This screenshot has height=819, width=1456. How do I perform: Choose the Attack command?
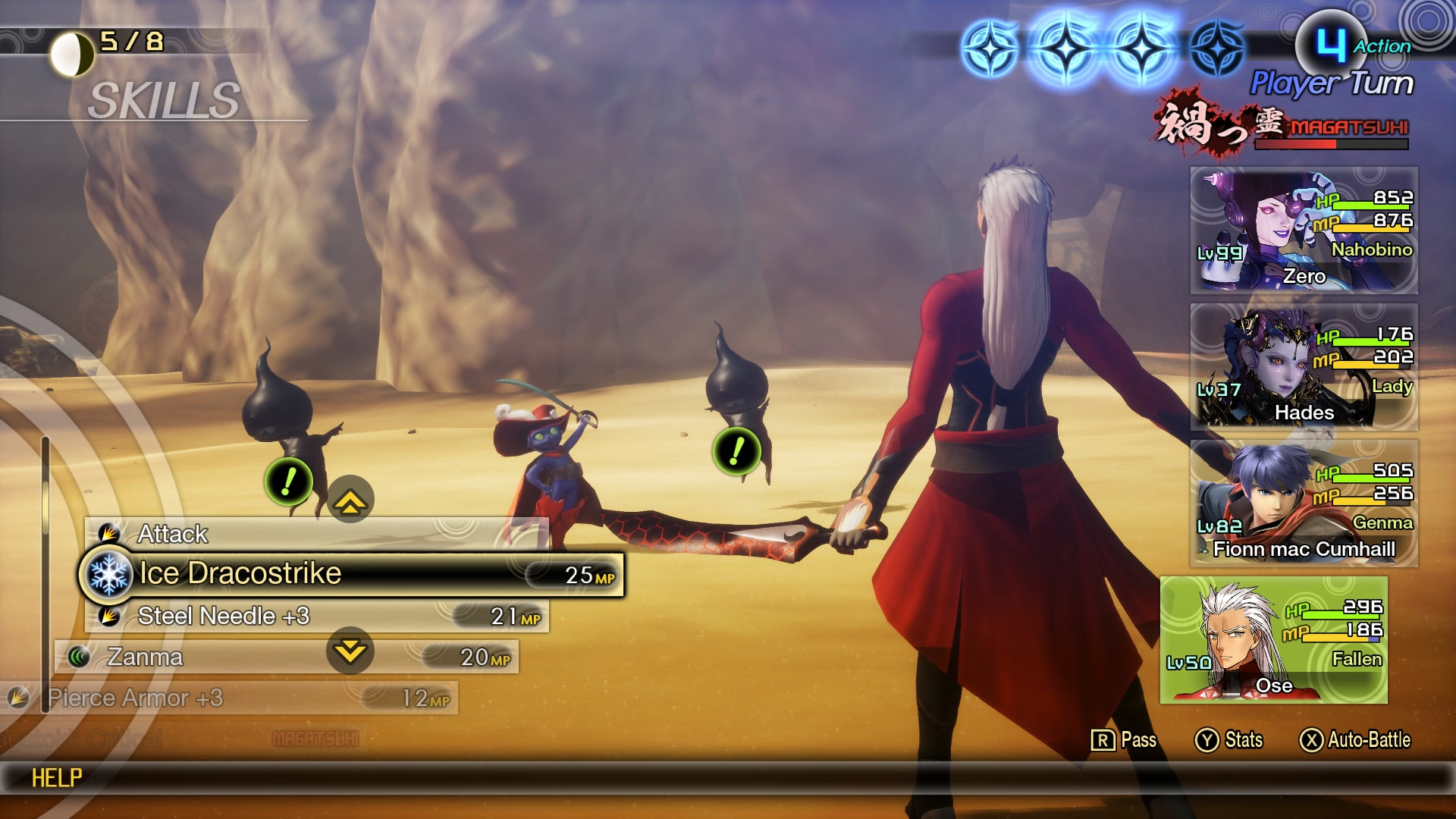pos(171,534)
